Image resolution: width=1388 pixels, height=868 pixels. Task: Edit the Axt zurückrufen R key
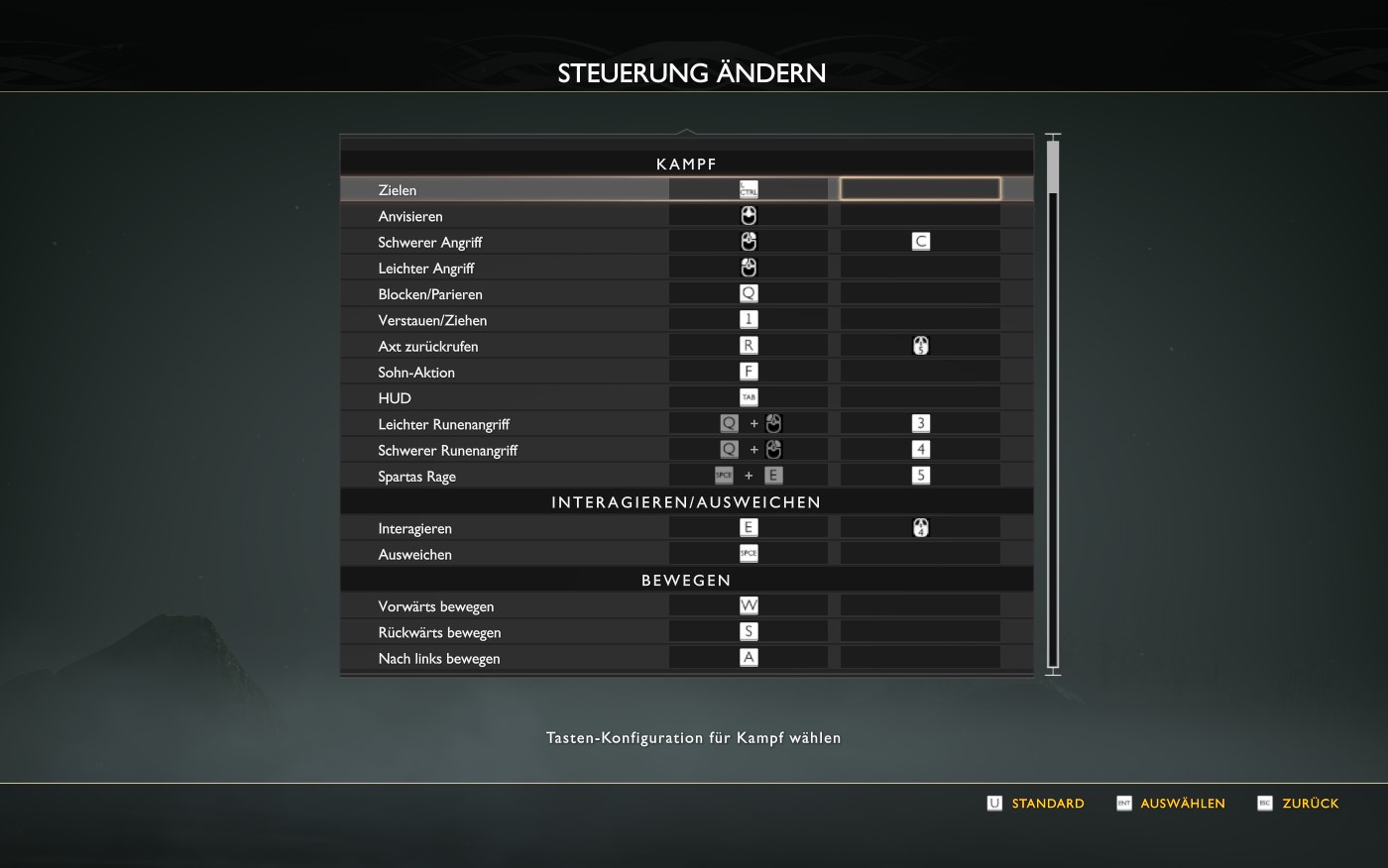pyautogui.click(x=749, y=346)
